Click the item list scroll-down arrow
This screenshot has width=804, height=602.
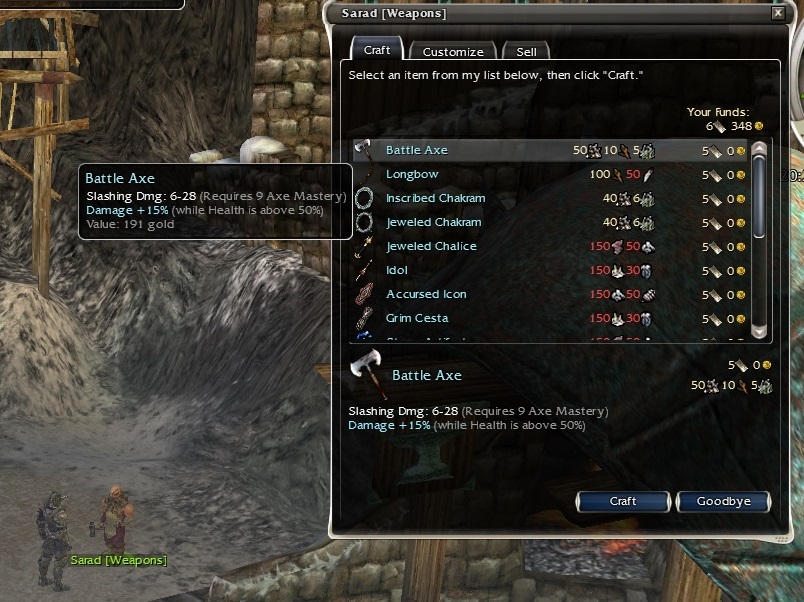pos(759,330)
